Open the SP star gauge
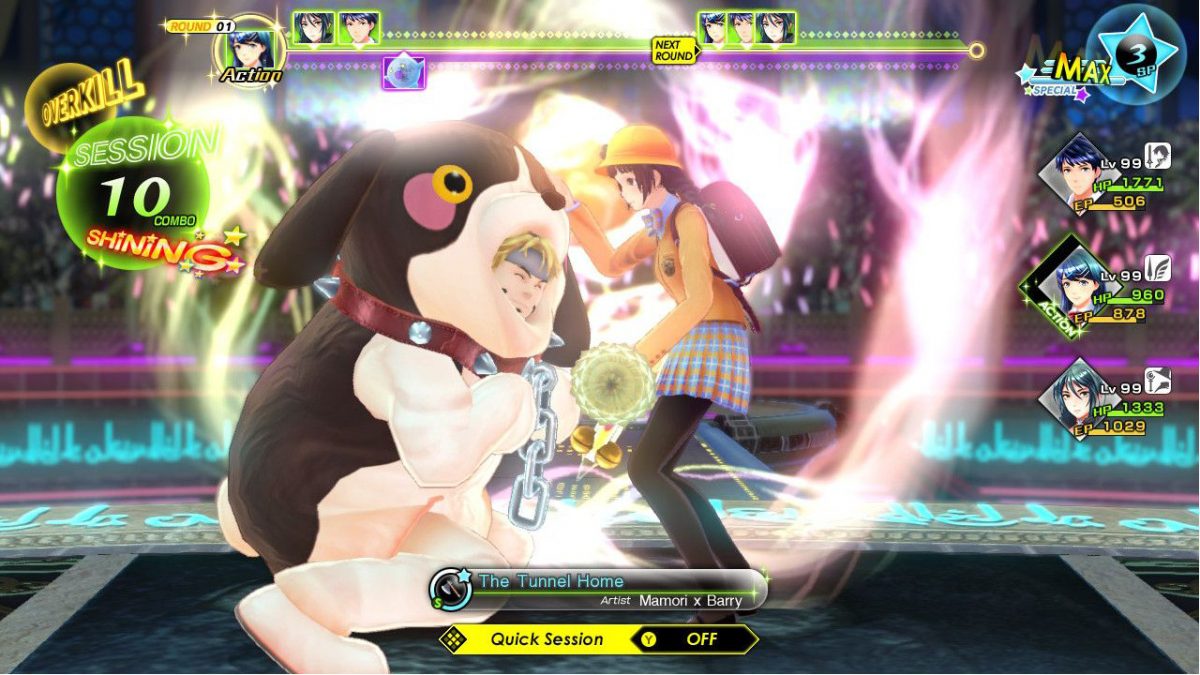The width and height of the screenshot is (1200, 675). [1141, 53]
